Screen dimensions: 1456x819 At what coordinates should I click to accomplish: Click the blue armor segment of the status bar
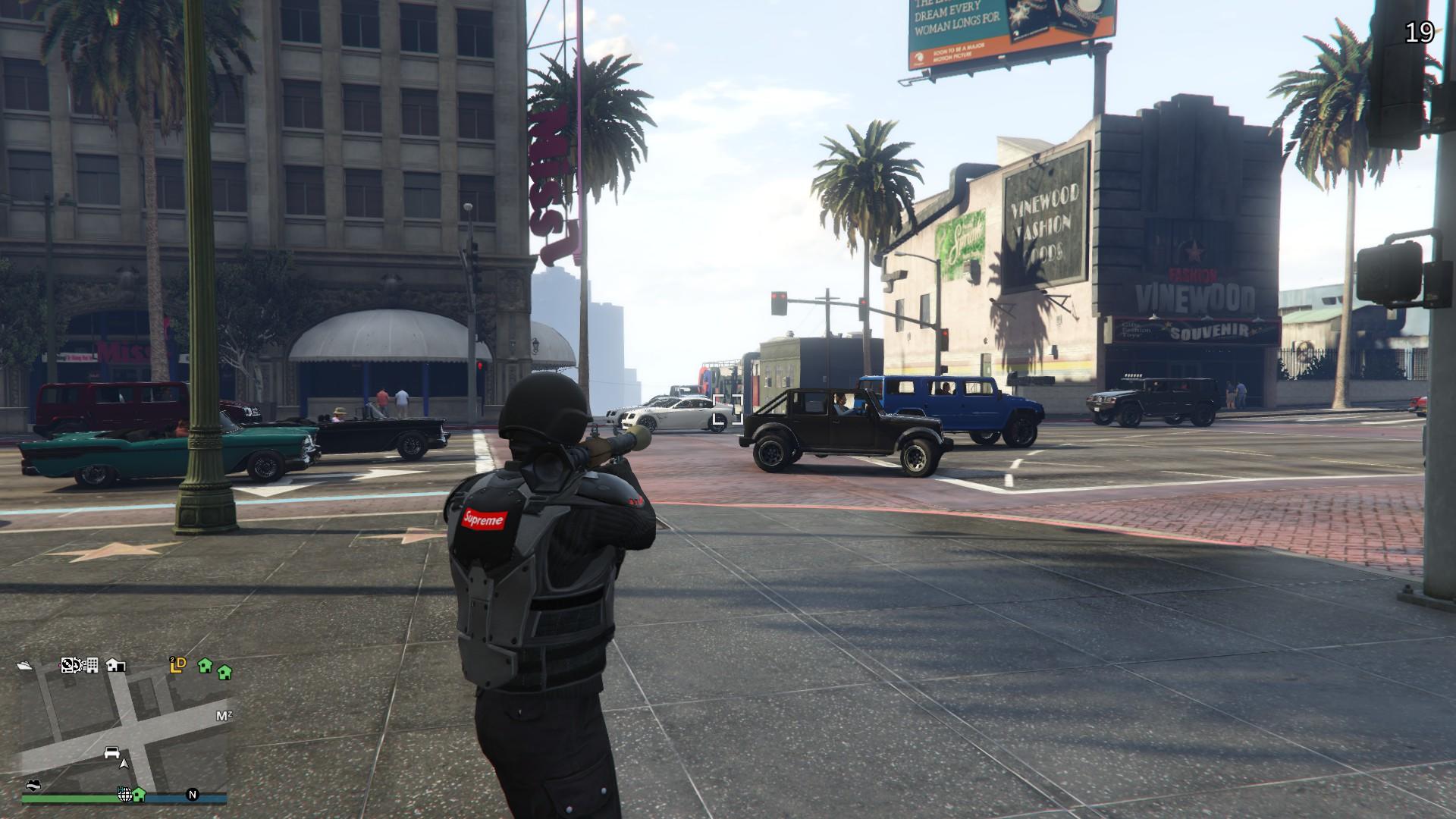click(x=170, y=798)
